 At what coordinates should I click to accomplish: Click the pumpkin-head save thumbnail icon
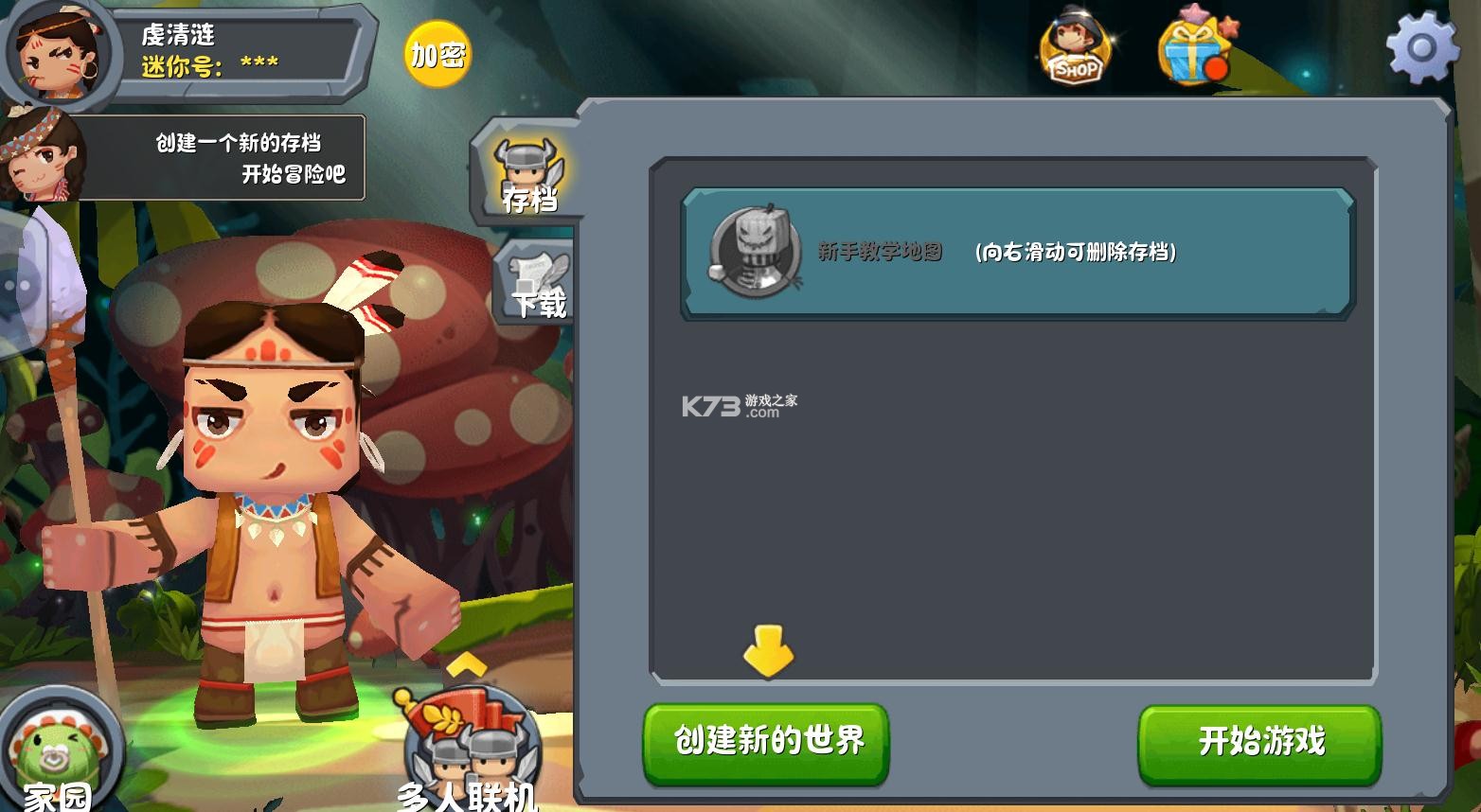(755, 250)
